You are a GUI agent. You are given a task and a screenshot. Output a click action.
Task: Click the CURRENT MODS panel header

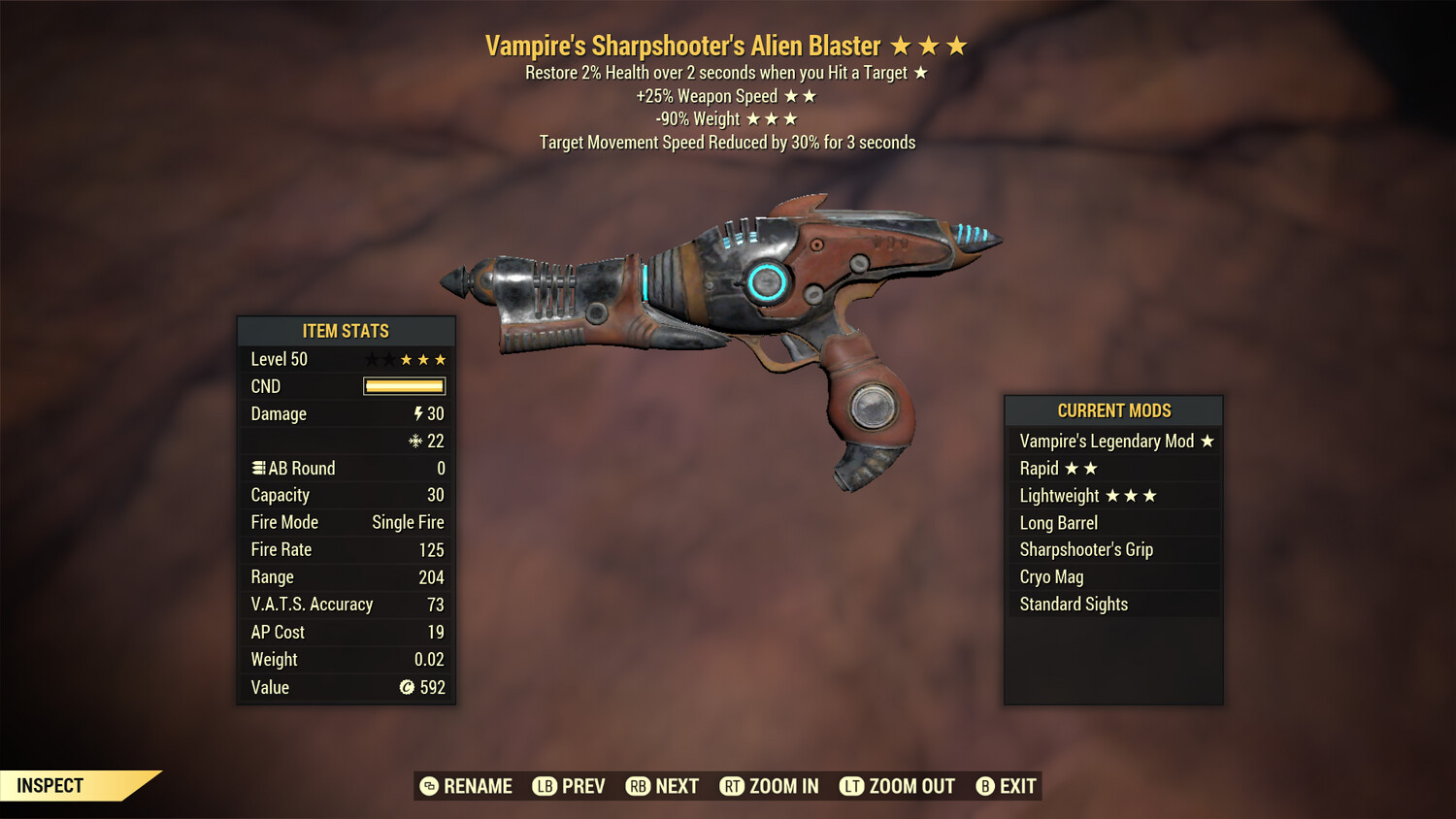(x=1113, y=410)
